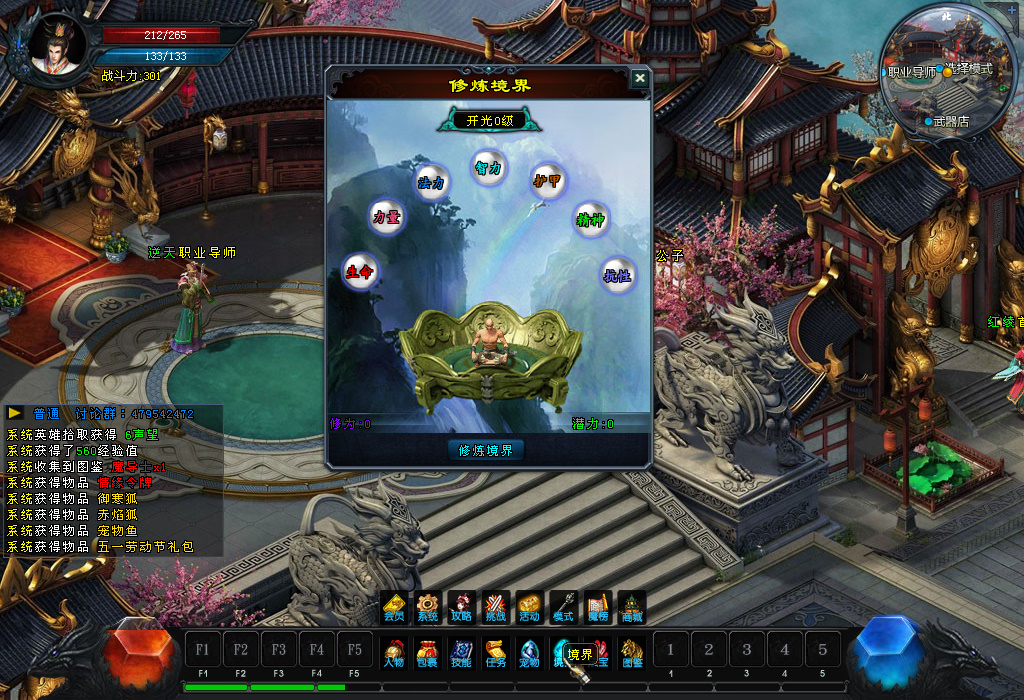Select the 生命 life orb
Viewport: 1024px width, 700px height.
(360, 271)
